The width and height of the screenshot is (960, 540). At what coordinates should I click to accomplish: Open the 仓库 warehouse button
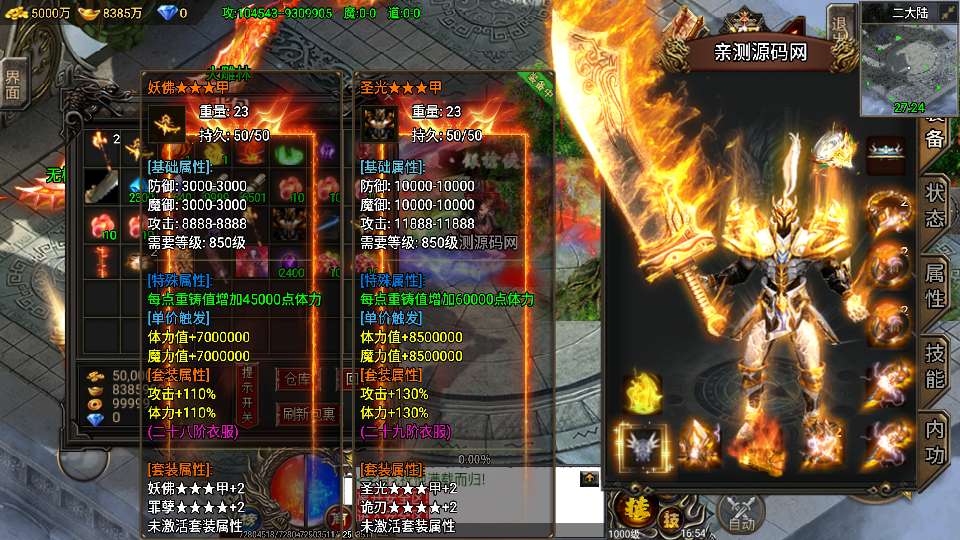click(x=297, y=379)
